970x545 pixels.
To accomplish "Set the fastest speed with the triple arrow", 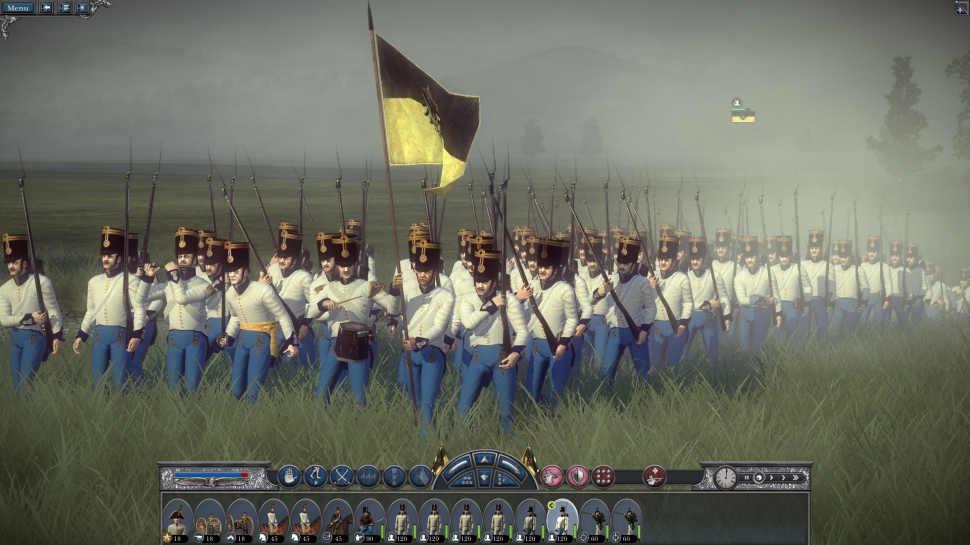I will coord(794,477).
